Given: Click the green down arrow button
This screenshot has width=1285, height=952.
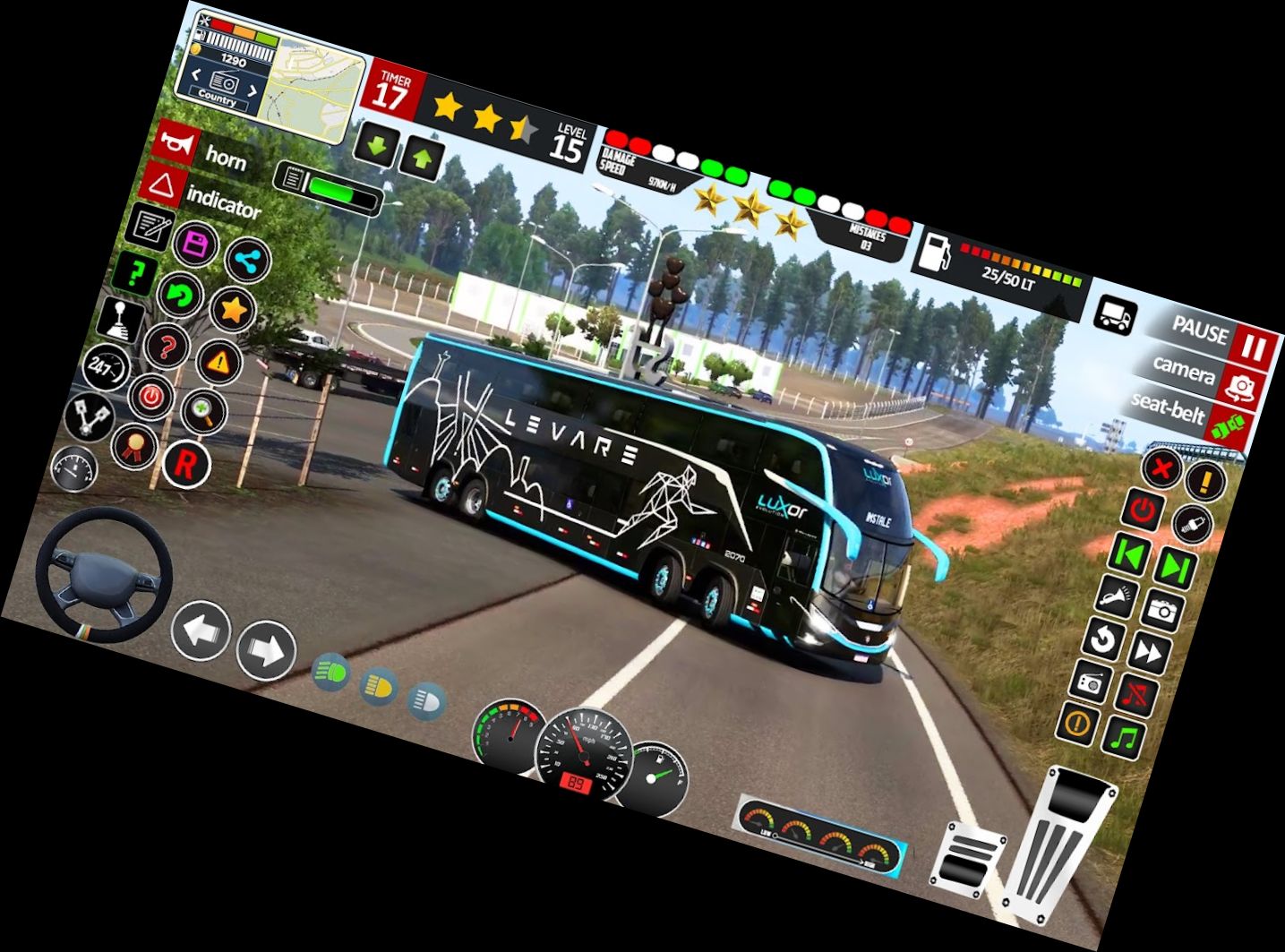Looking at the screenshot, I should point(376,146).
